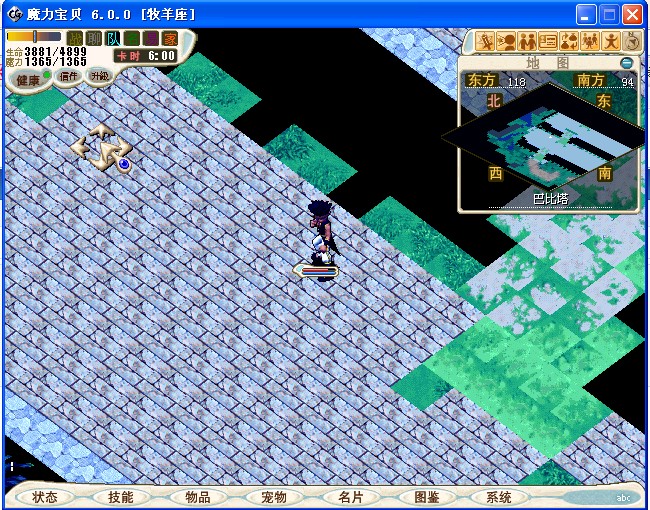Open the 信件 mail button
Image resolution: width=650 pixels, height=510 pixels.
68,76
